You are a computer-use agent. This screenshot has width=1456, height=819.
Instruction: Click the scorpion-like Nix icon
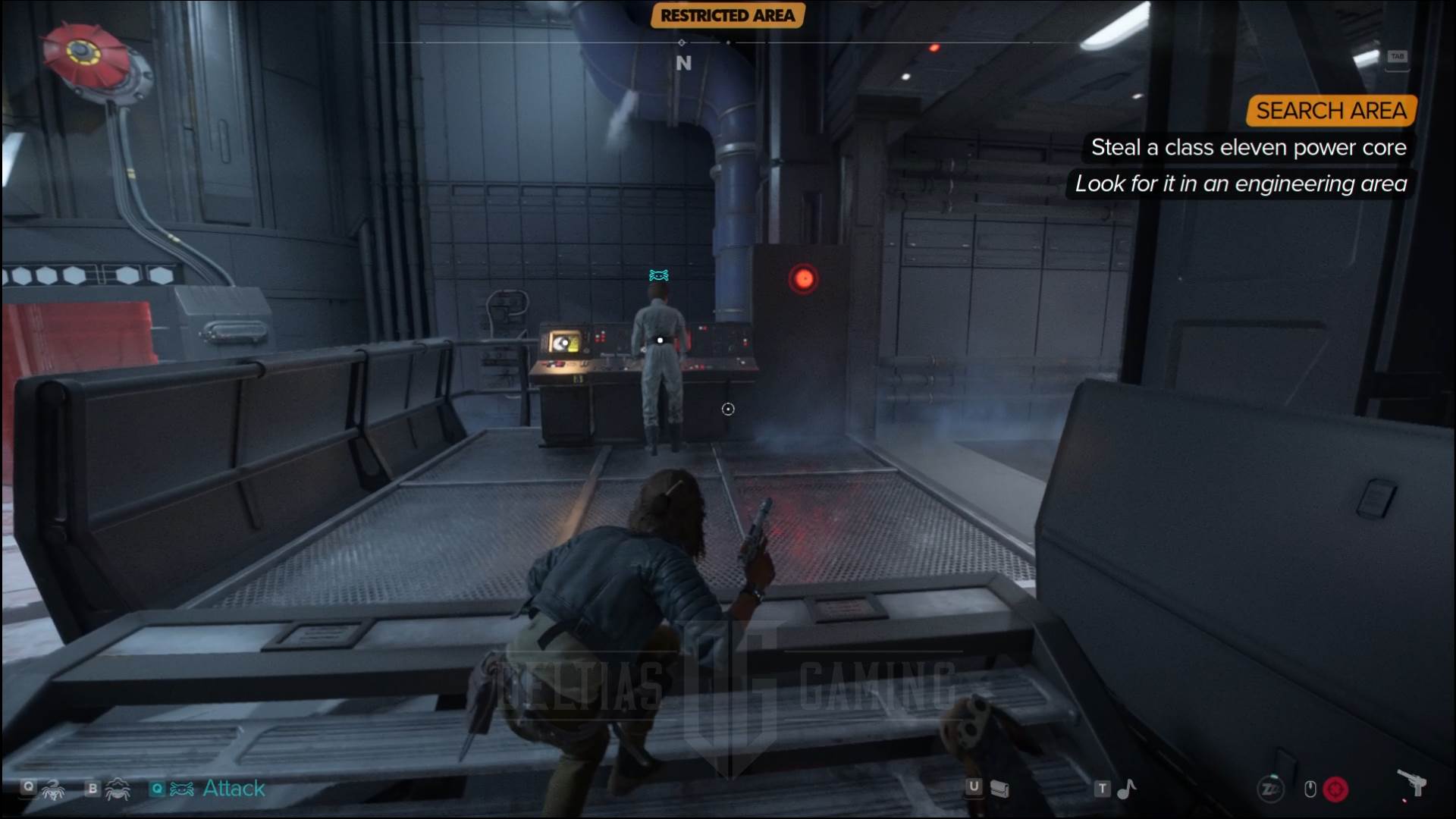click(53, 790)
